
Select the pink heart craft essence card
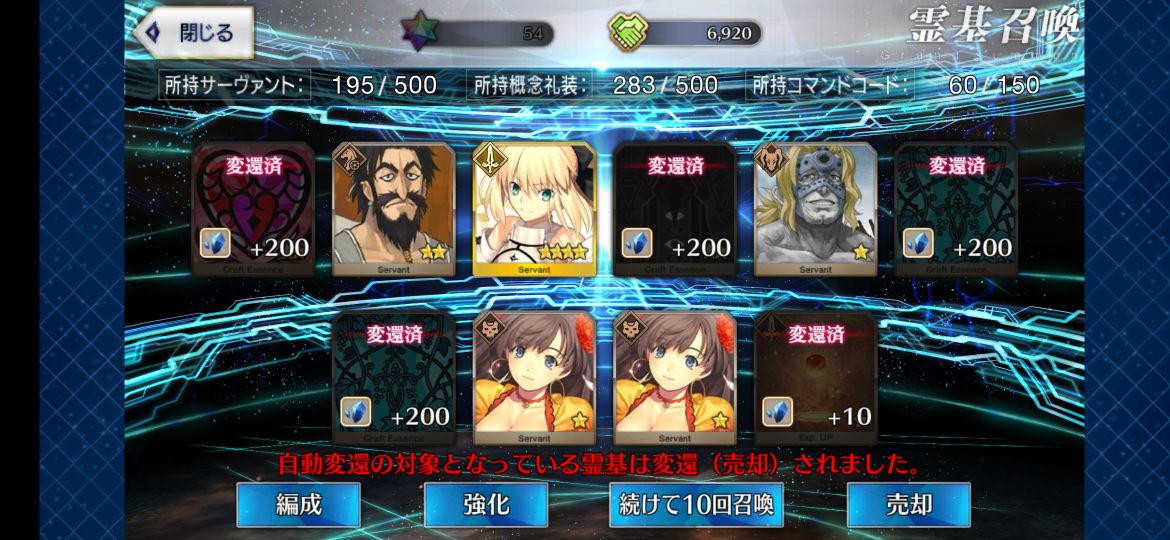[x=253, y=209]
